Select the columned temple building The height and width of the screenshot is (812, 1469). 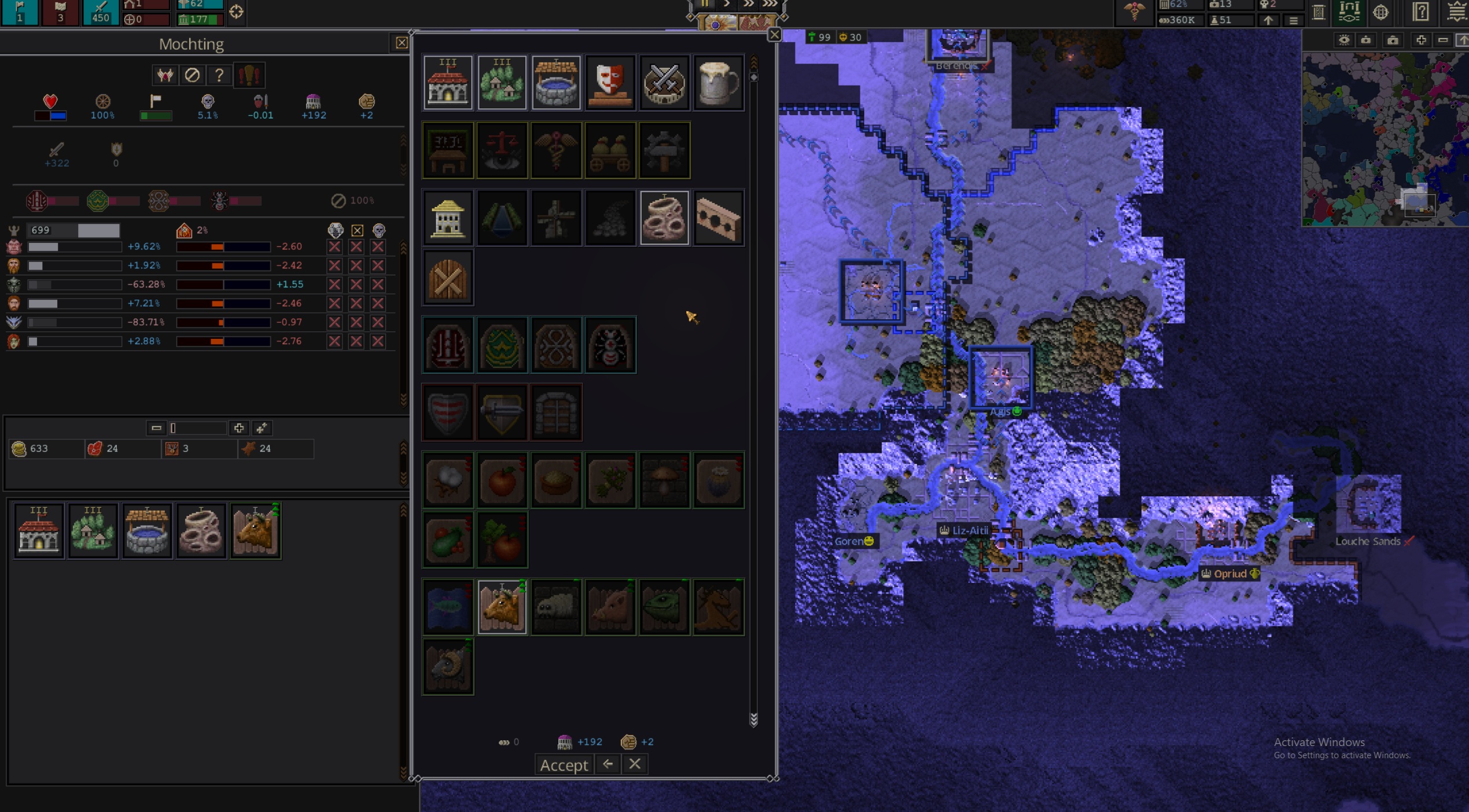click(x=448, y=218)
